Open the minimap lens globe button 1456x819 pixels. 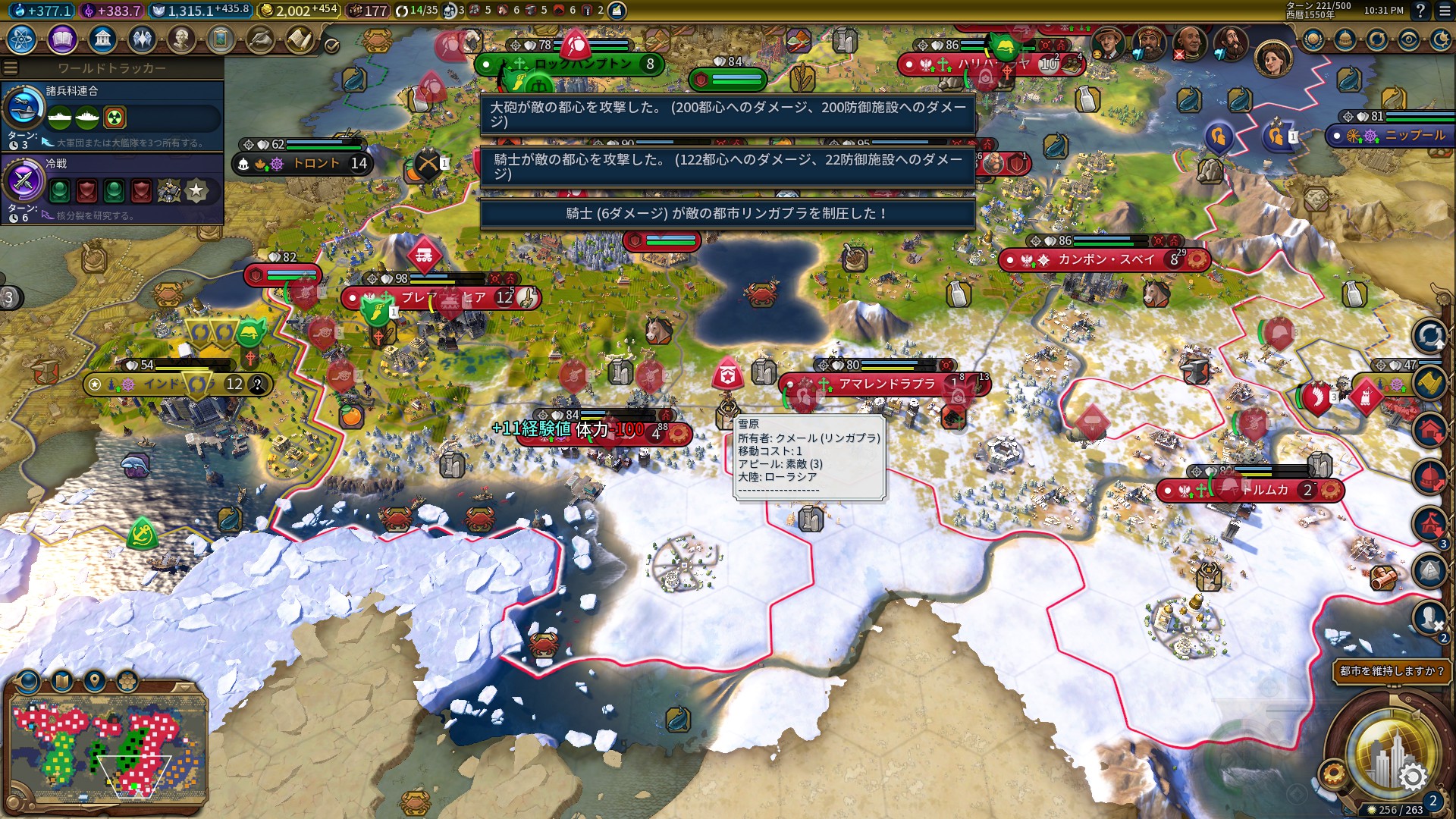29,680
